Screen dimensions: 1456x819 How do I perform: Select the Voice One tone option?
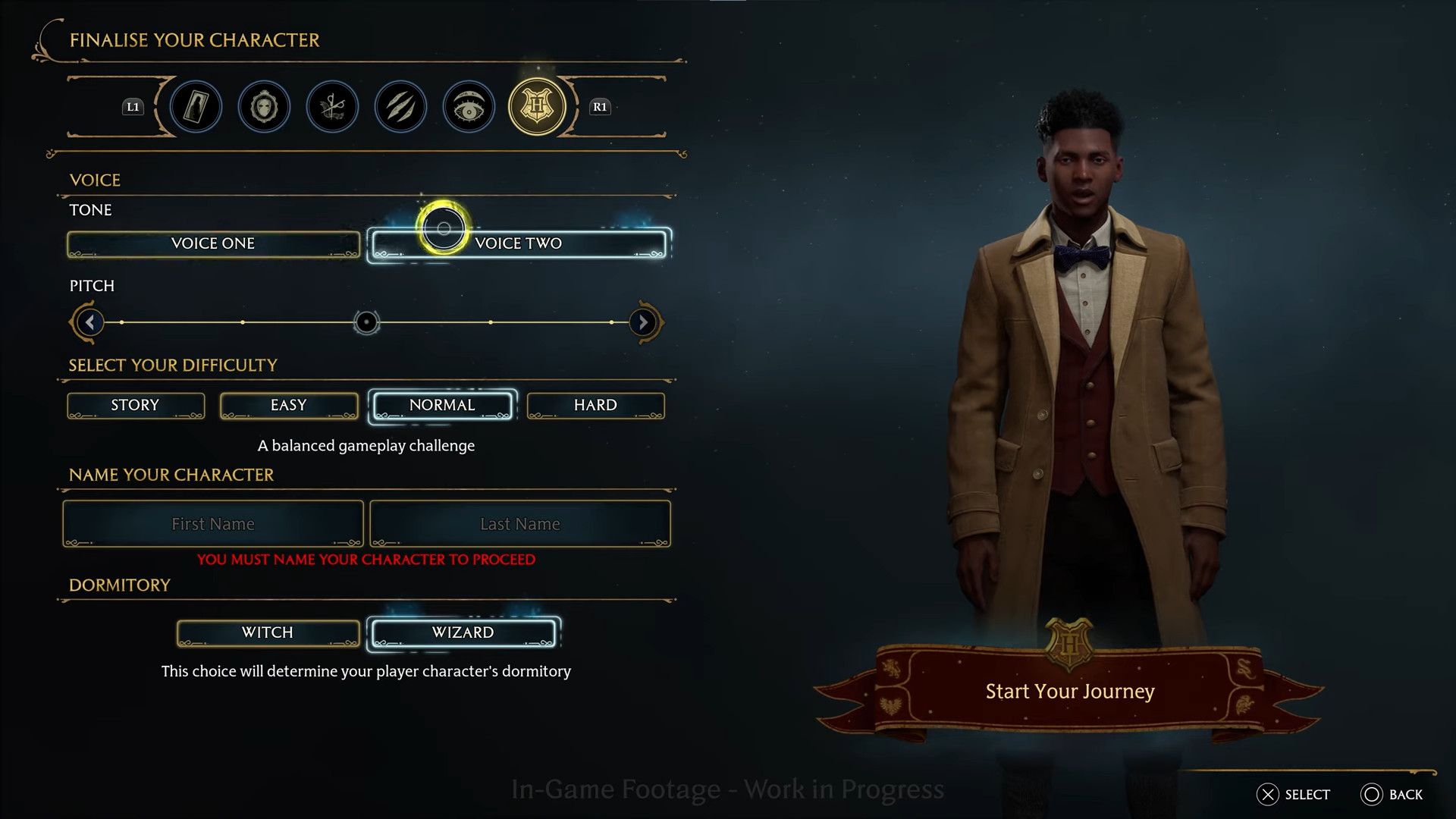(x=213, y=244)
